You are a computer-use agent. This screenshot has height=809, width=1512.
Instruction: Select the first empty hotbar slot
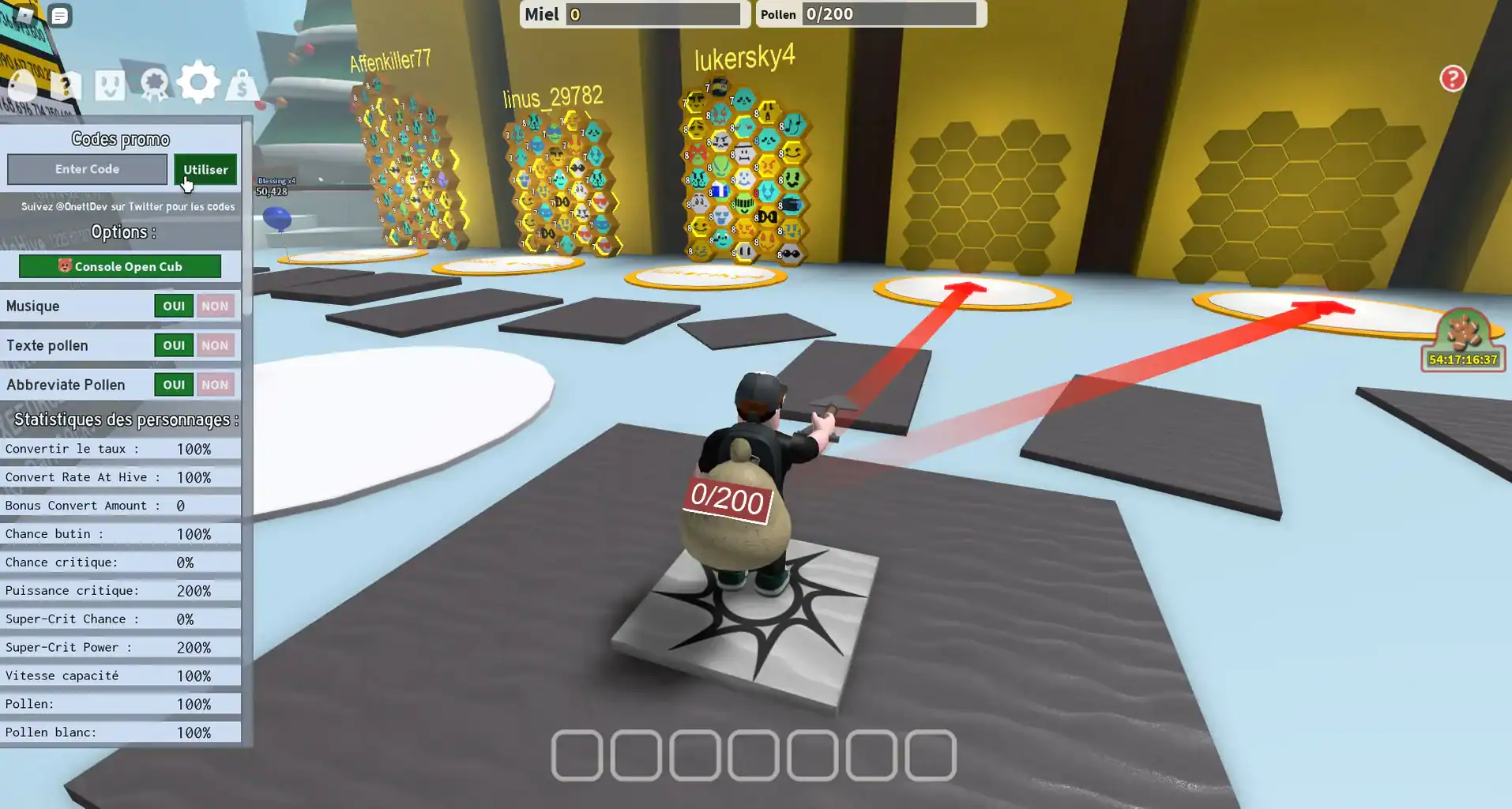click(x=576, y=757)
